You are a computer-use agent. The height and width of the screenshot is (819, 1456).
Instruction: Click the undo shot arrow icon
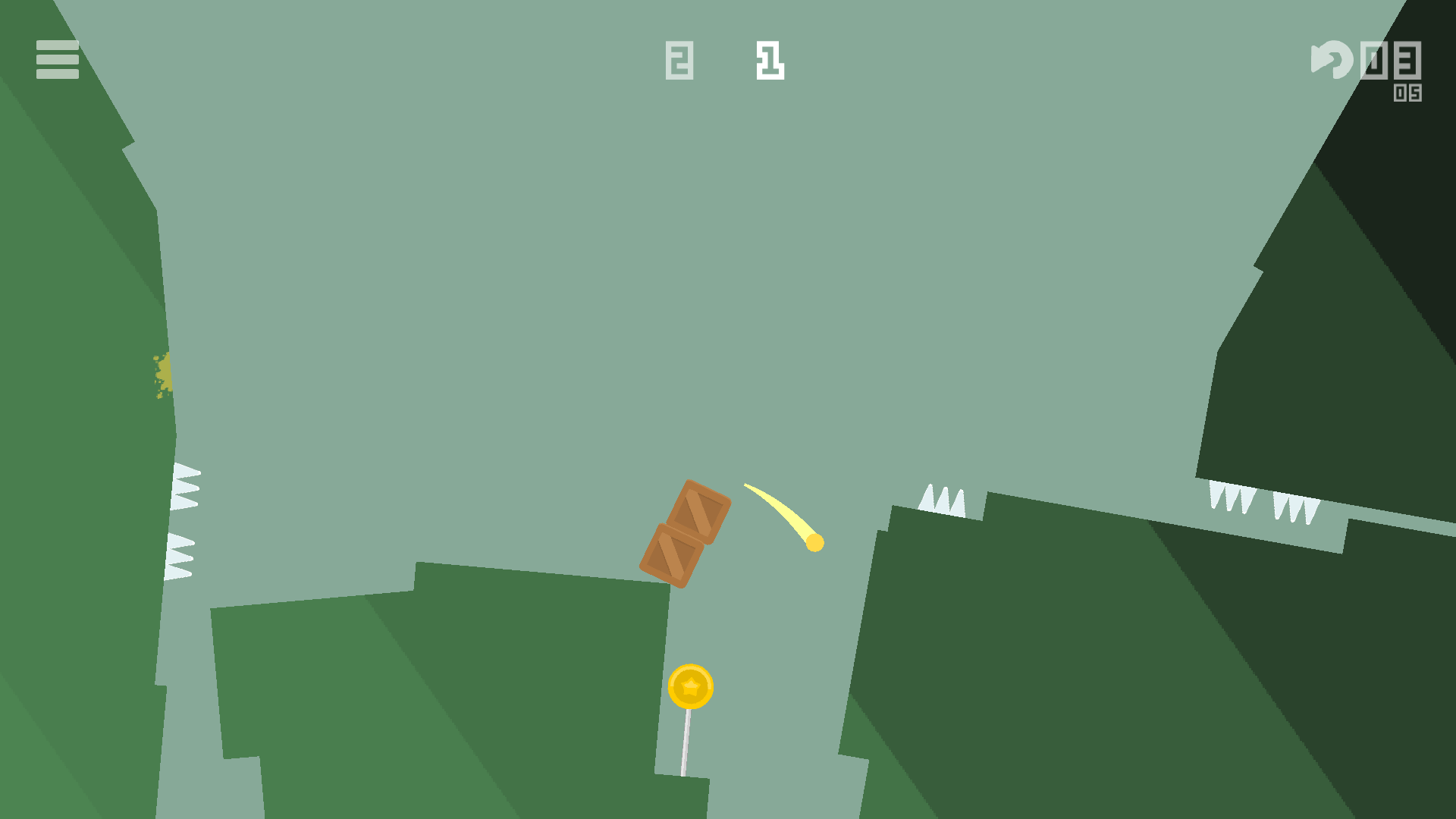click(1331, 60)
